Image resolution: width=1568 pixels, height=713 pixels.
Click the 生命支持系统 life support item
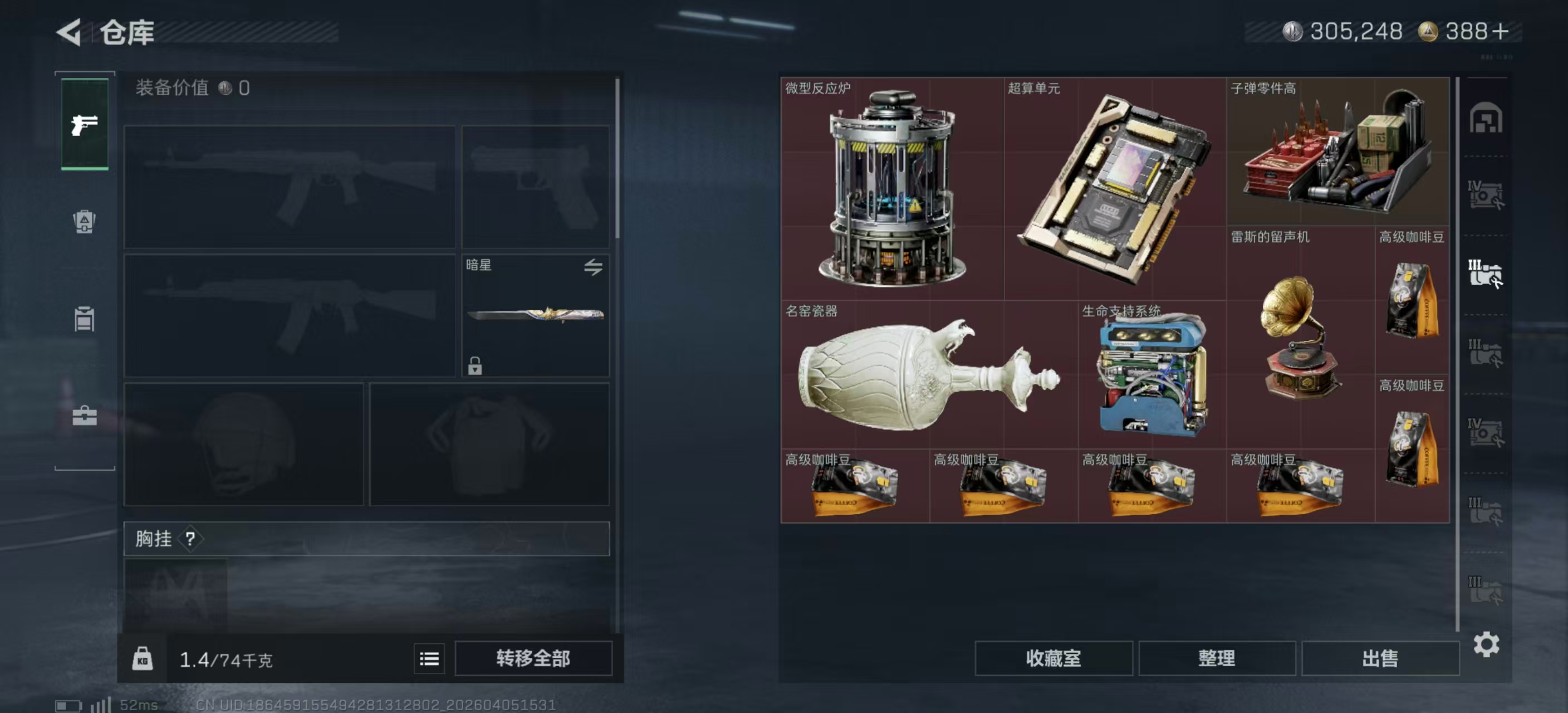1152,374
